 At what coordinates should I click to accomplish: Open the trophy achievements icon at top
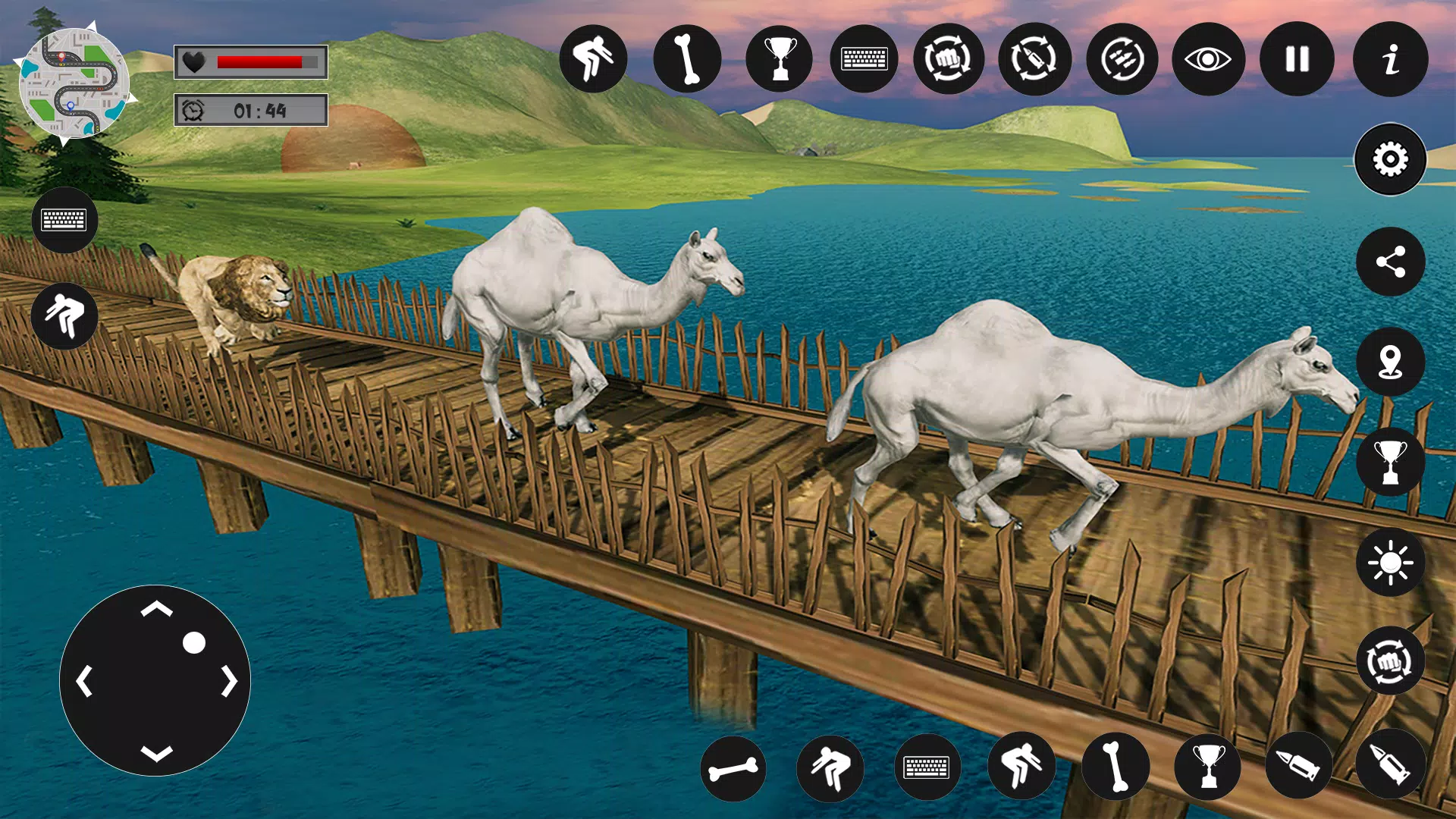[x=778, y=59]
